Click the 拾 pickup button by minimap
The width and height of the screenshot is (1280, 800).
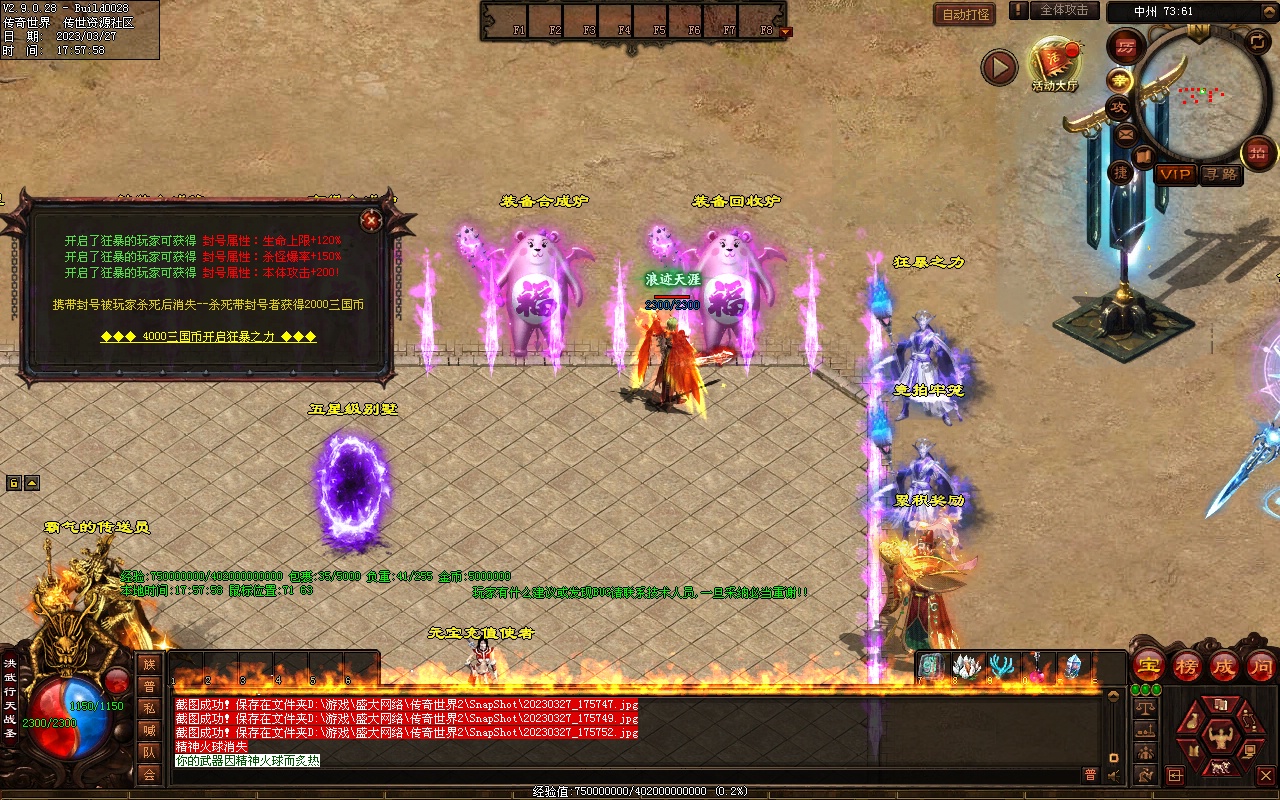1257,153
